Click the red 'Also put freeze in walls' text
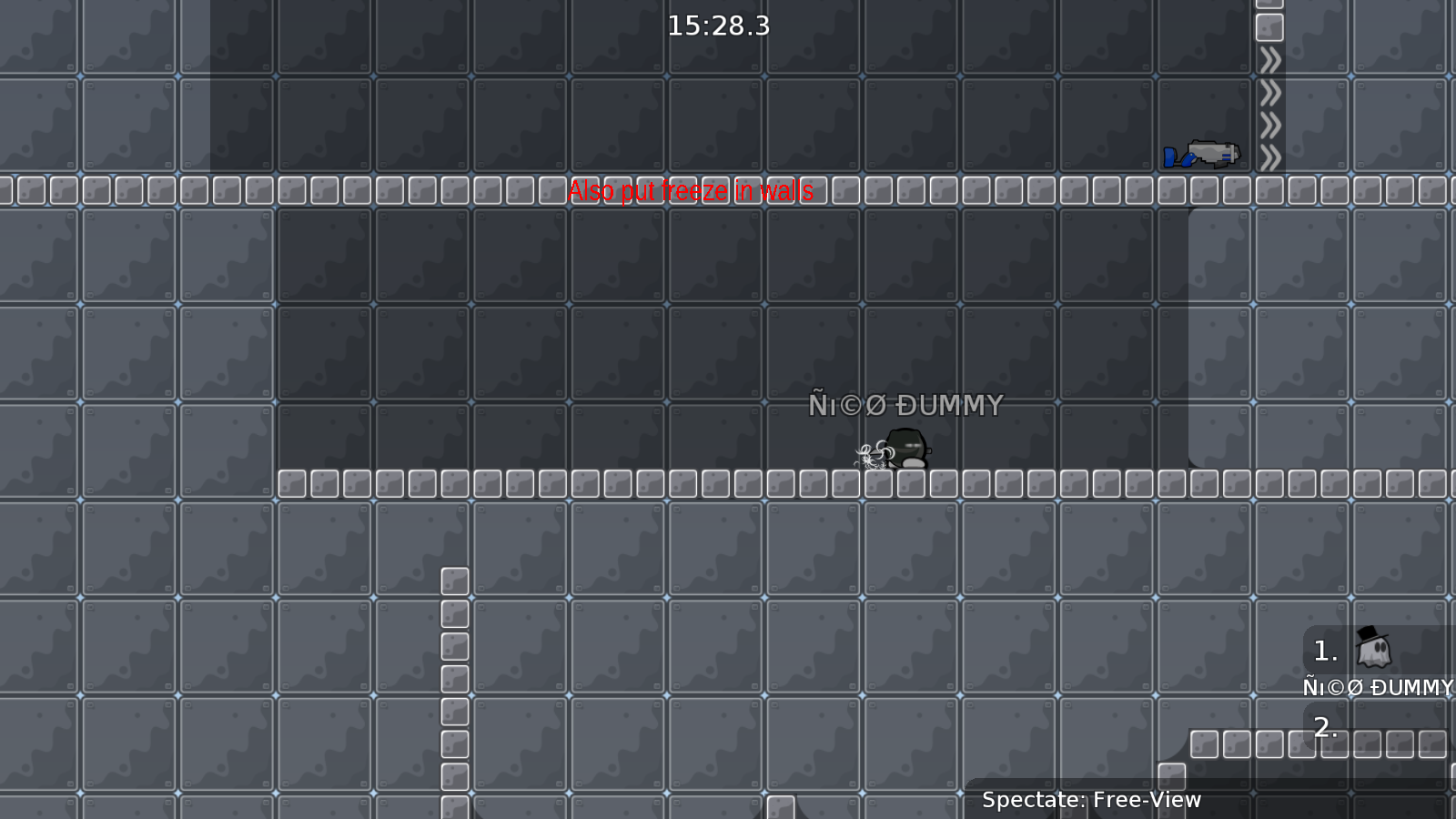The height and width of the screenshot is (819, 1456). point(691,191)
